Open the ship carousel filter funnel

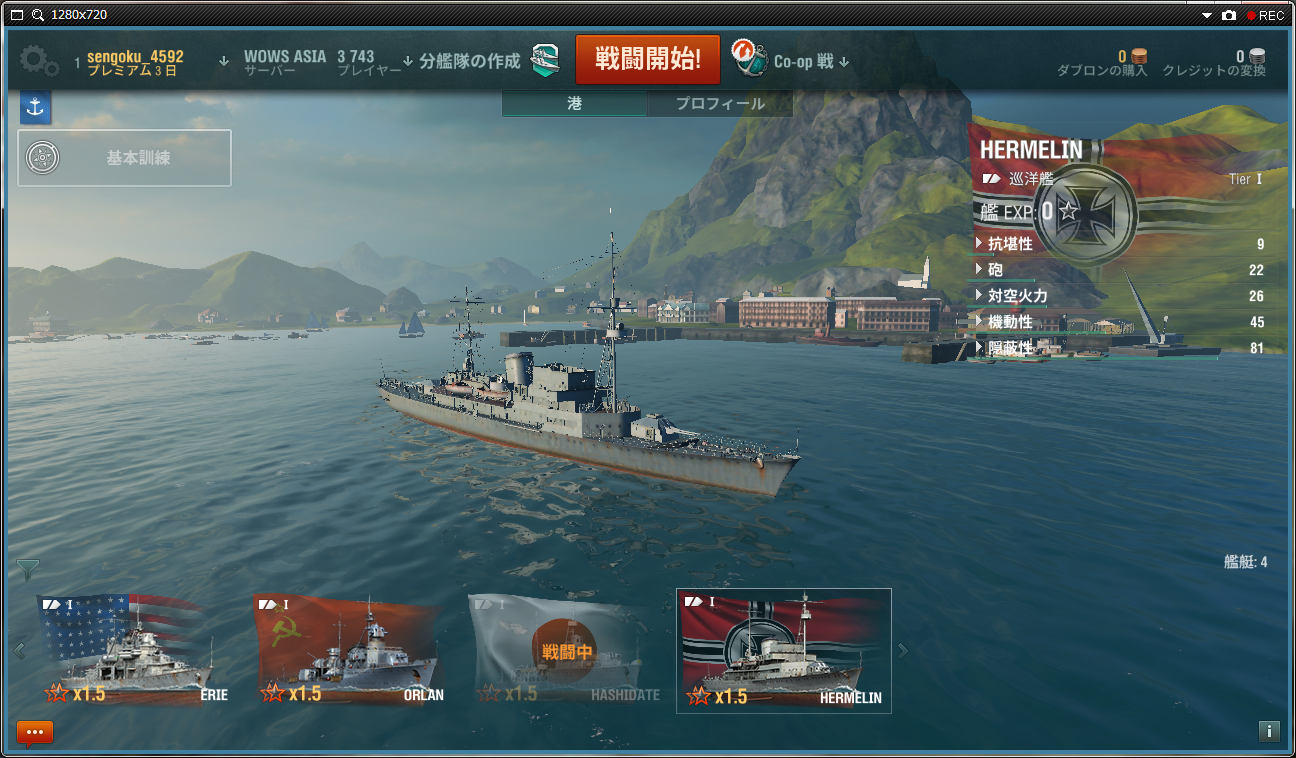pos(28,570)
